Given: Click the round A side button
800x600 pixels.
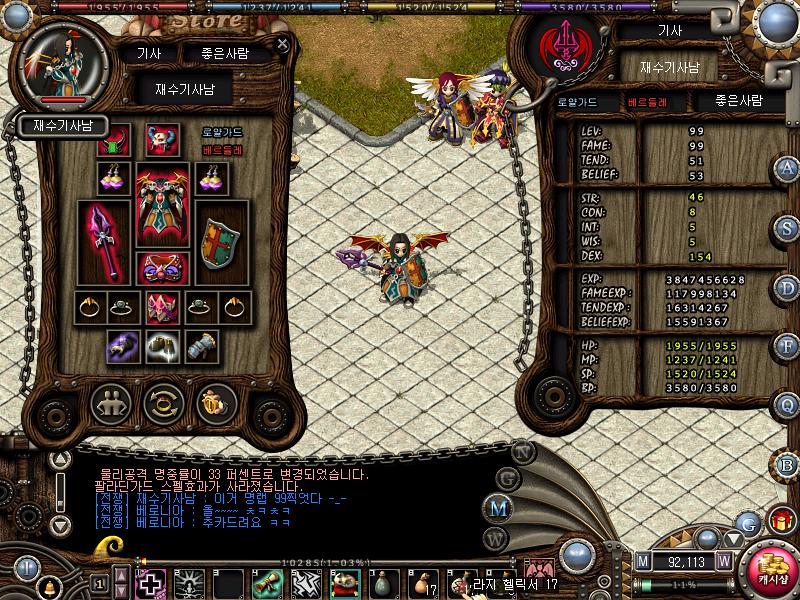Looking at the screenshot, I should click(787, 168).
